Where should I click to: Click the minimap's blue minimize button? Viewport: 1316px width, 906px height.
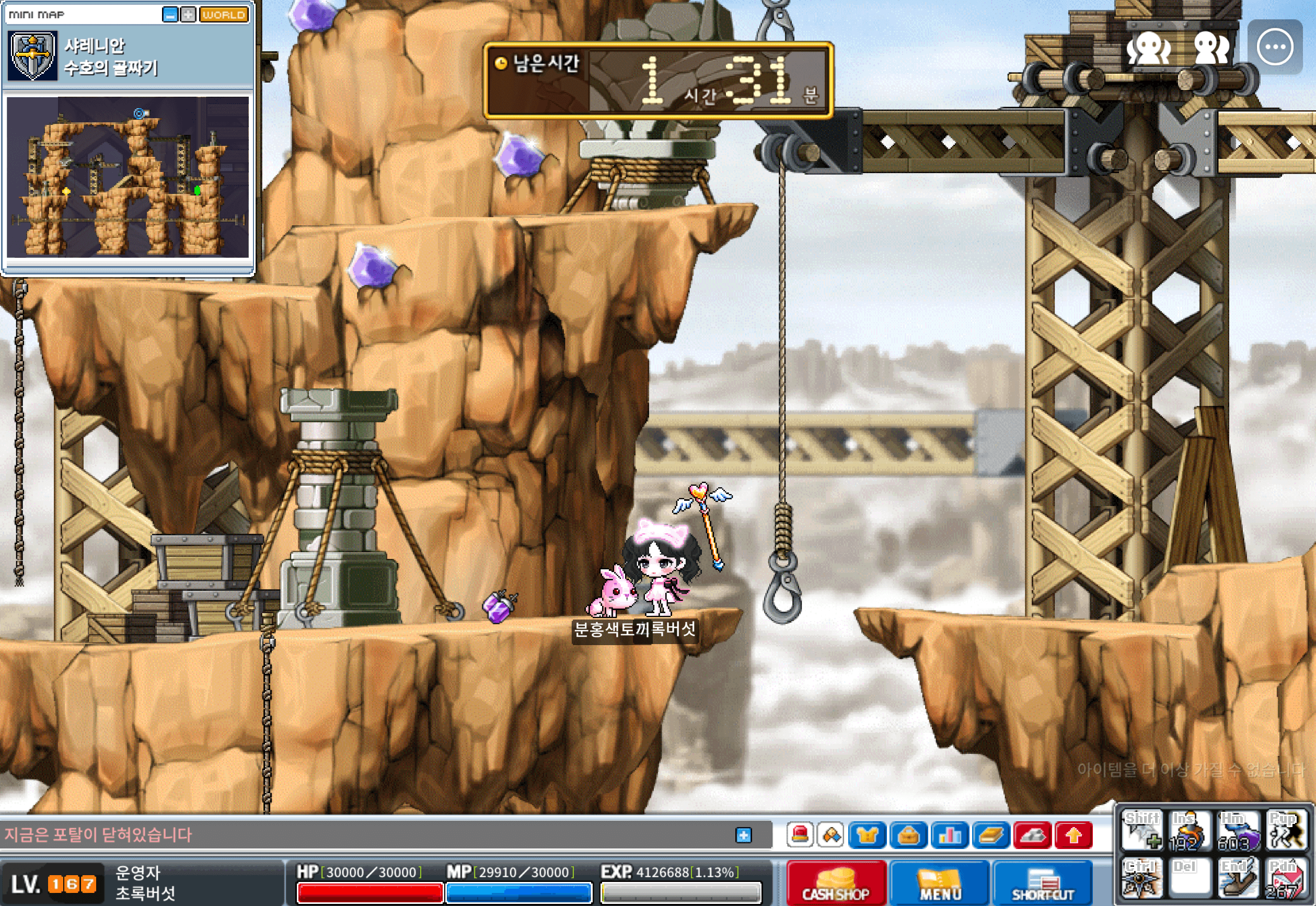[170, 14]
